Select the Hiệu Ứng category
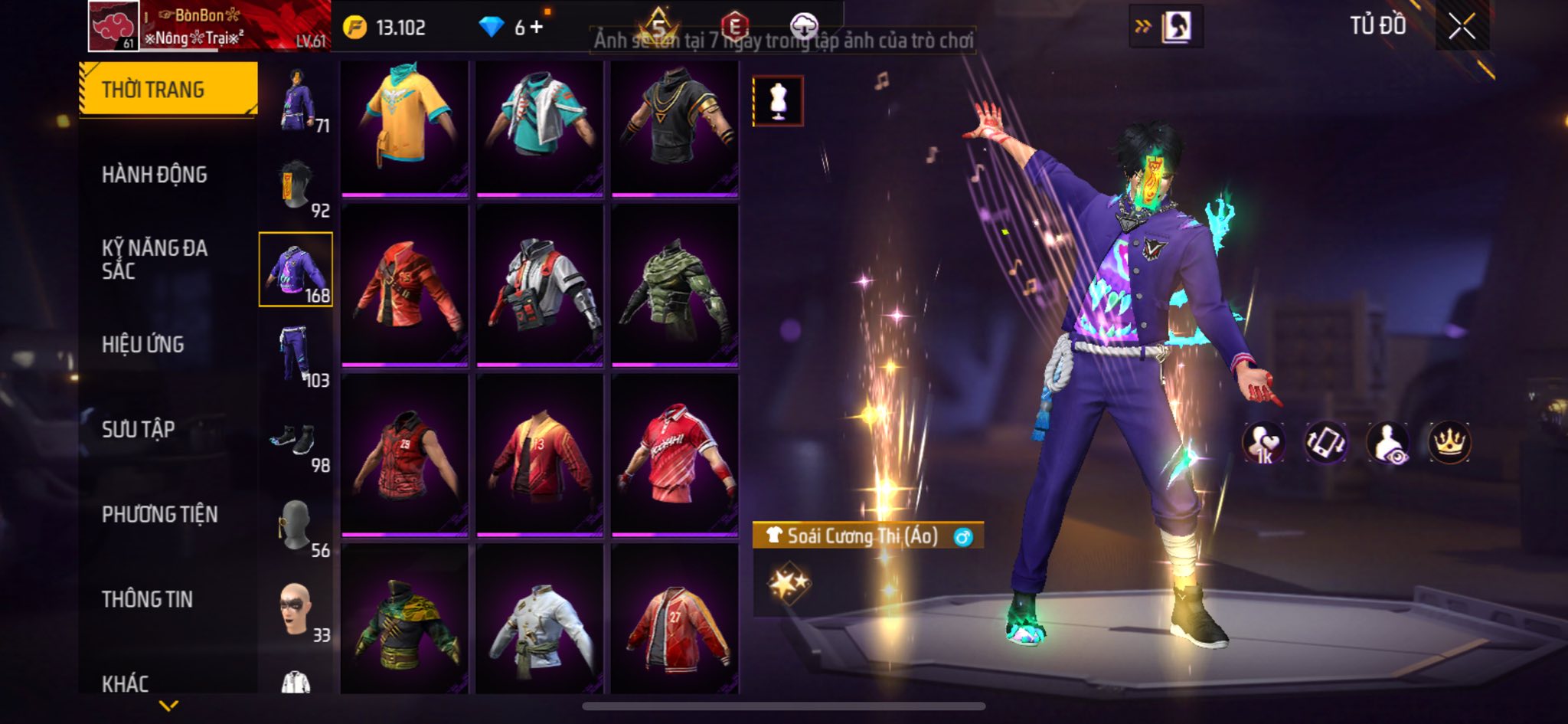This screenshot has width=1568, height=724. tap(143, 345)
